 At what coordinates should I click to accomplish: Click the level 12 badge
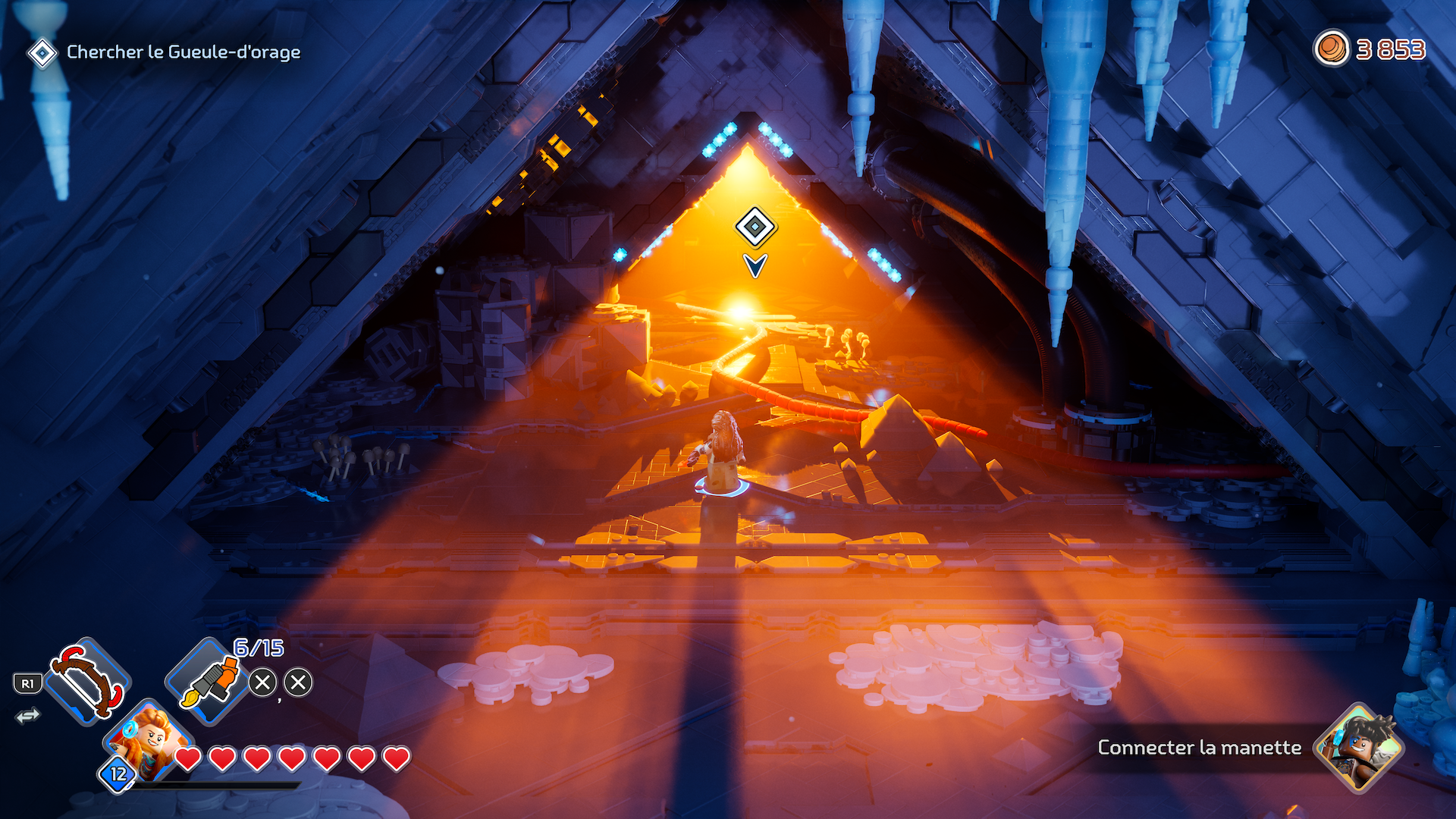coord(118,774)
